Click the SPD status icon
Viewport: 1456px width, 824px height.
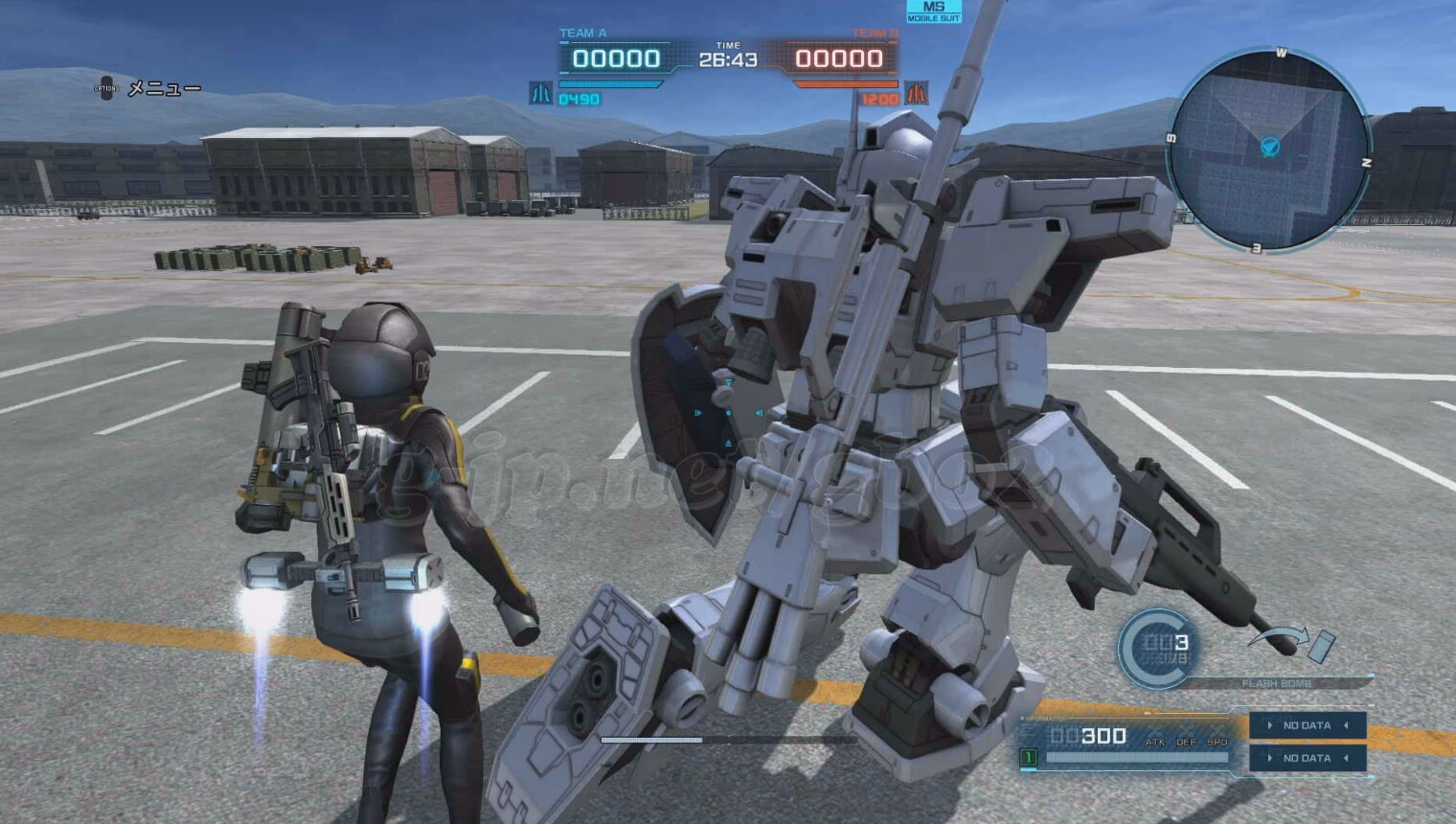(x=1217, y=742)
